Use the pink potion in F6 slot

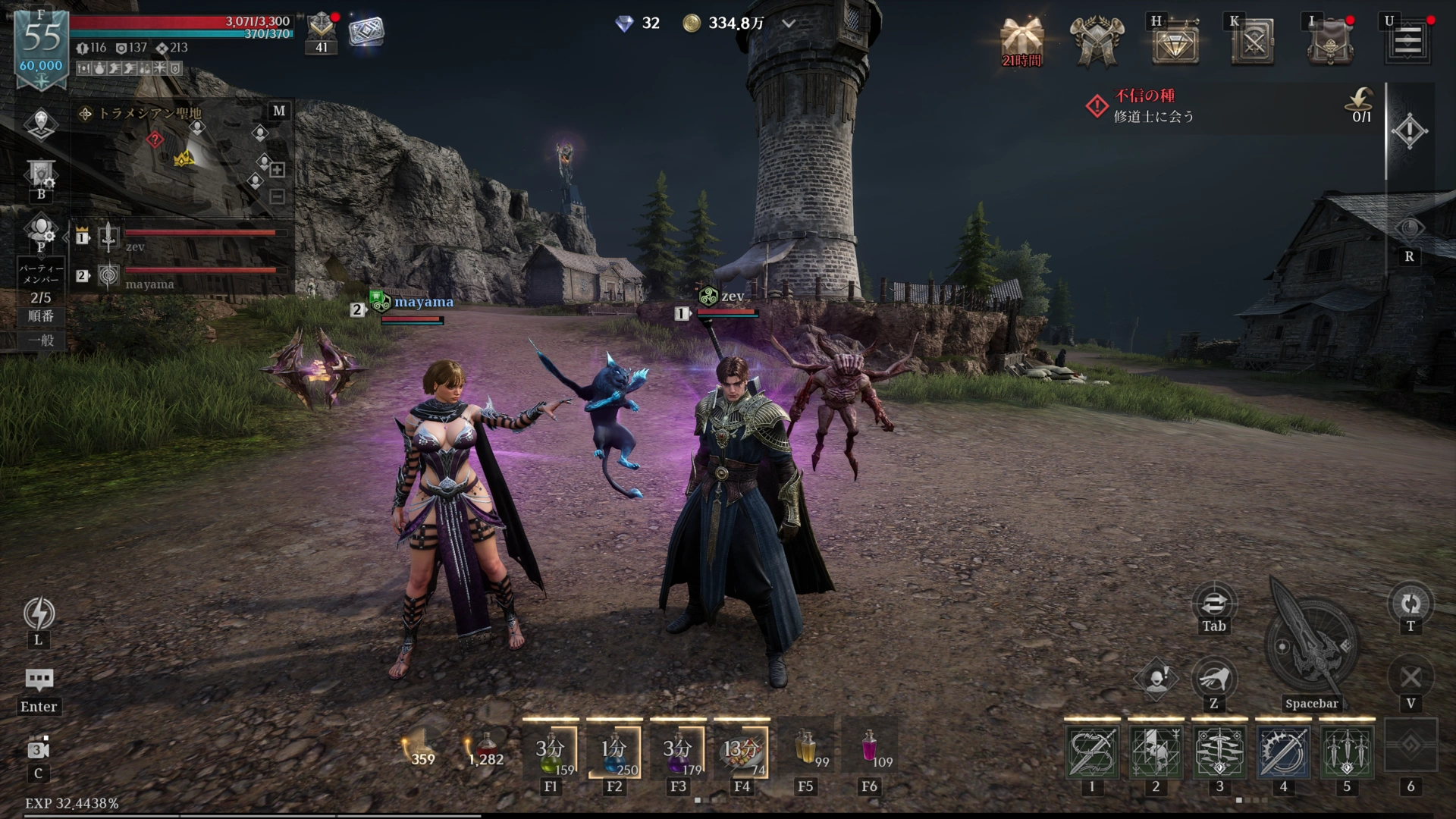point(870,748)
